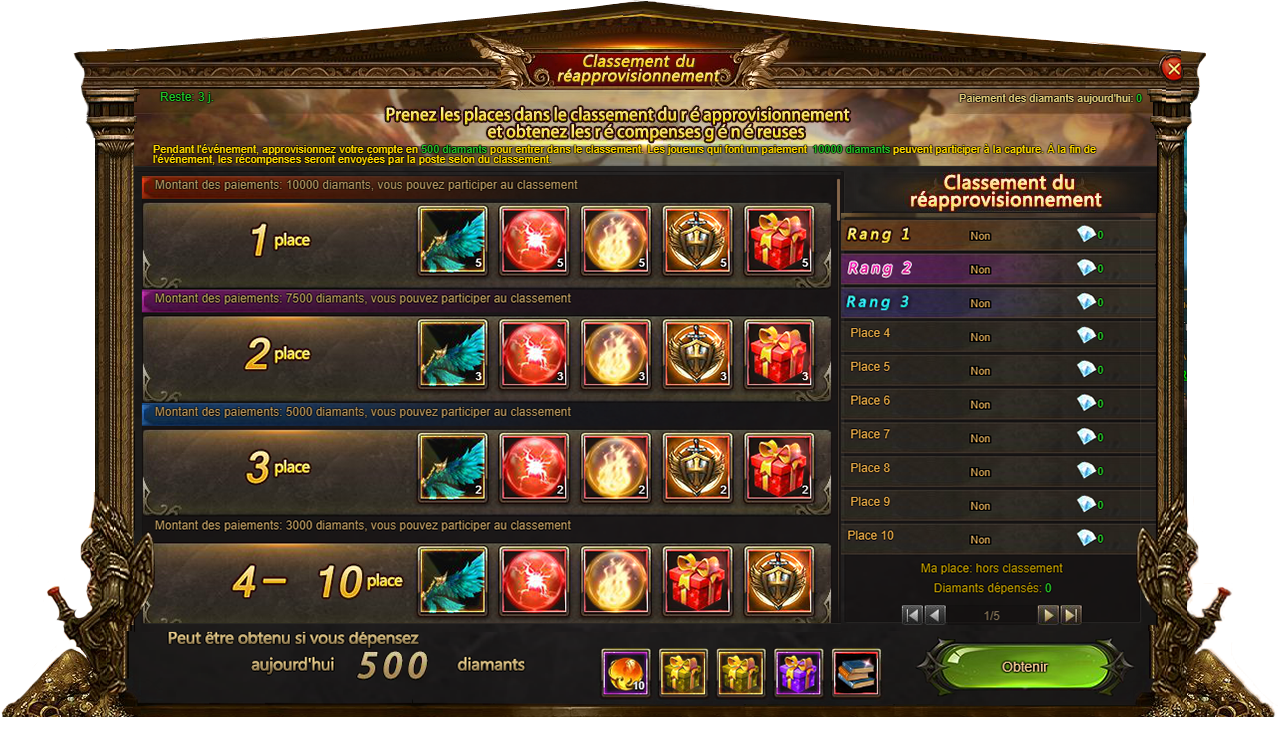Claim today's reward with Obtenir
The width and height of the screenshot is (1278, 739).
point(1025,667)
